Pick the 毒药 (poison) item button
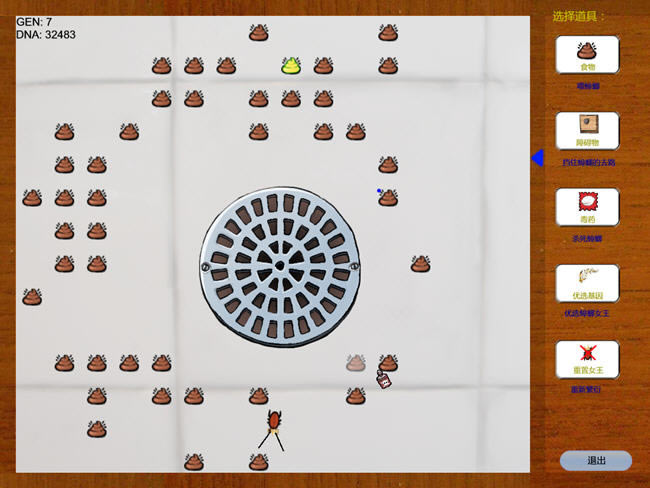Image resolution: width=650 pixels, height=488 pixels. 587,206
